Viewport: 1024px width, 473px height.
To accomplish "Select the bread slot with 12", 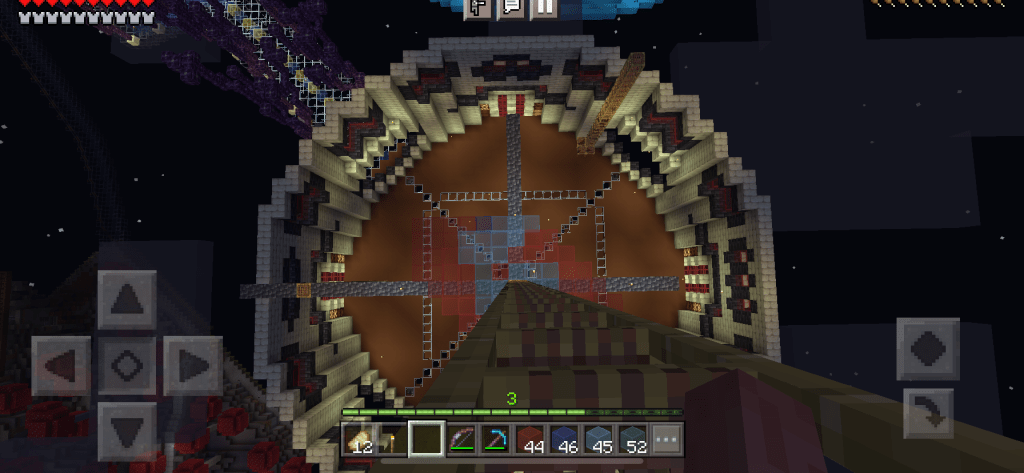I will point(360,440).
